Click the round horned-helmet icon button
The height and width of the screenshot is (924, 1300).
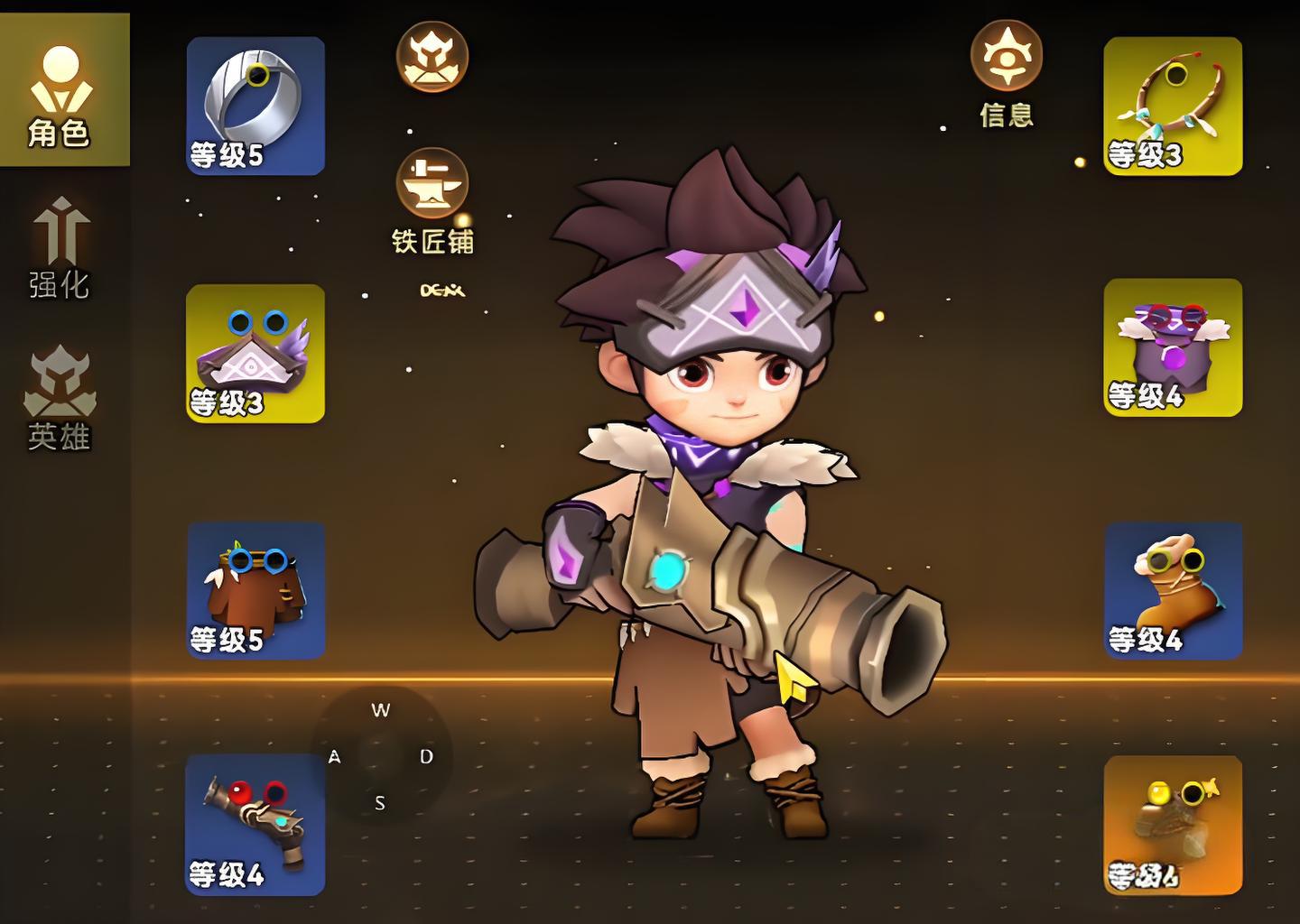click(432, 57)
